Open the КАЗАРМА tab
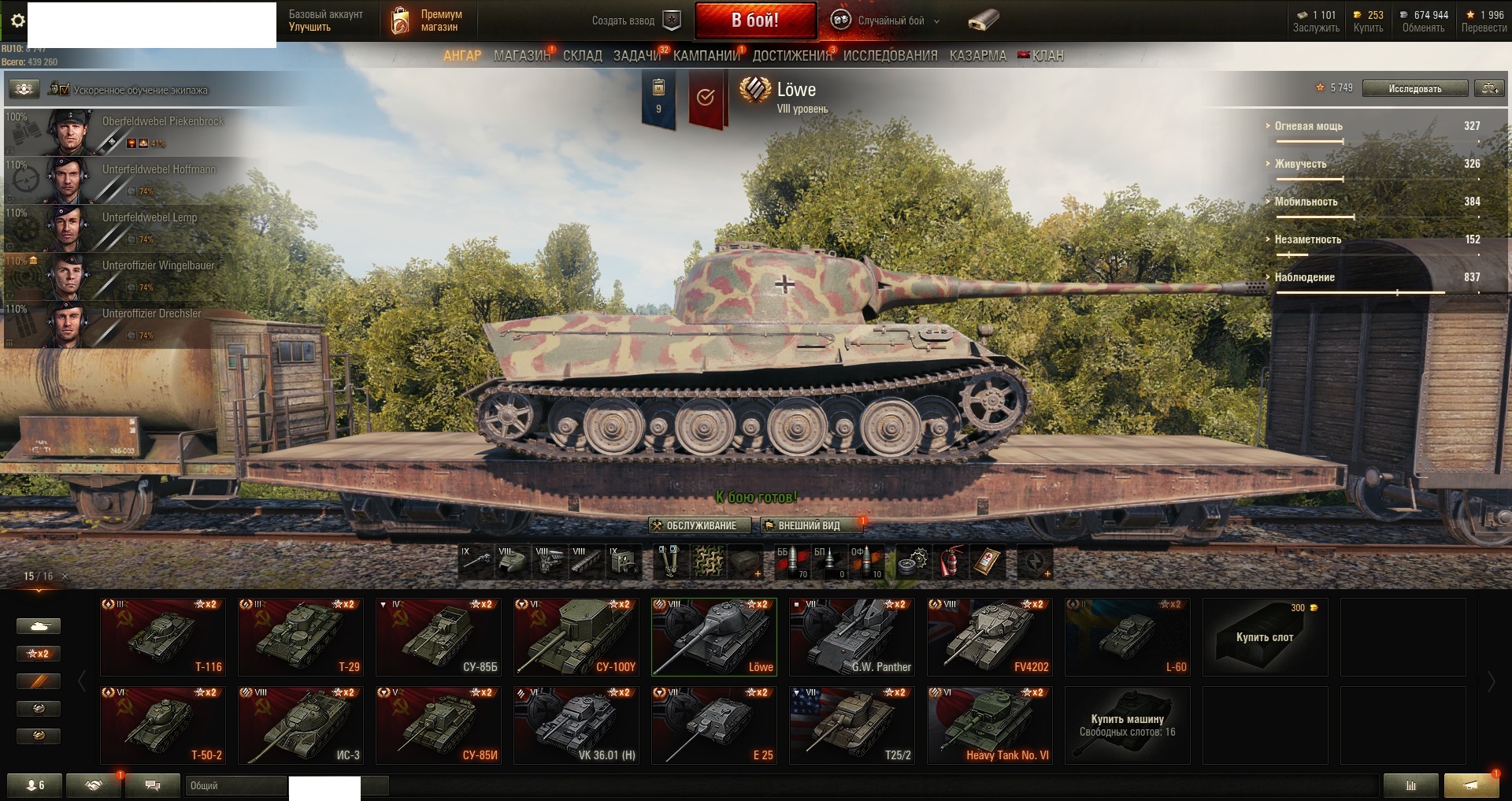 coord(977,56)
